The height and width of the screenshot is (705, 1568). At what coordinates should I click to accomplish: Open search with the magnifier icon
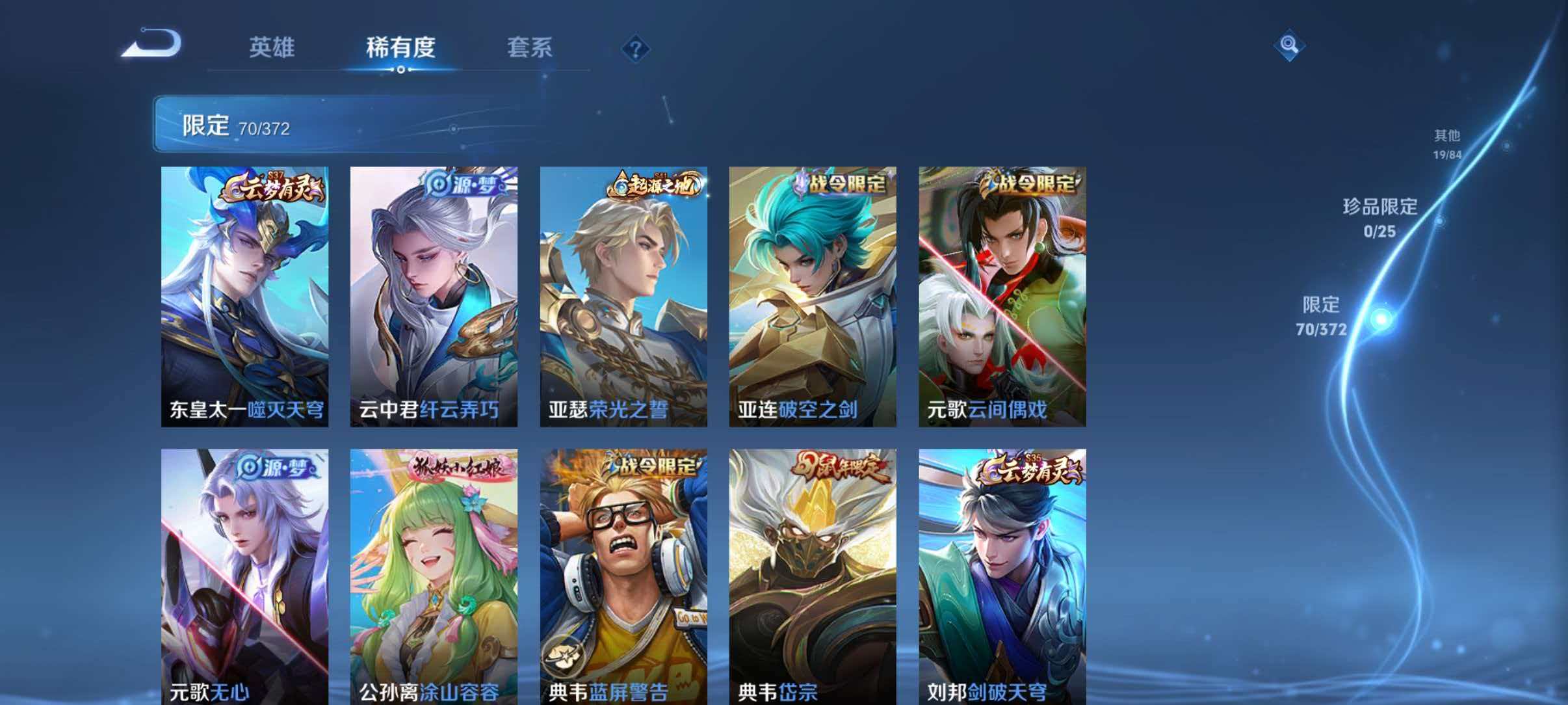(x=1290, y=47)
